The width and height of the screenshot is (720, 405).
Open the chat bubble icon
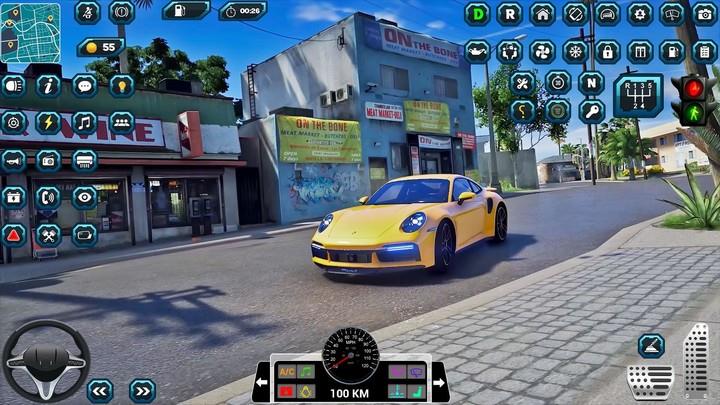[85, 86]
